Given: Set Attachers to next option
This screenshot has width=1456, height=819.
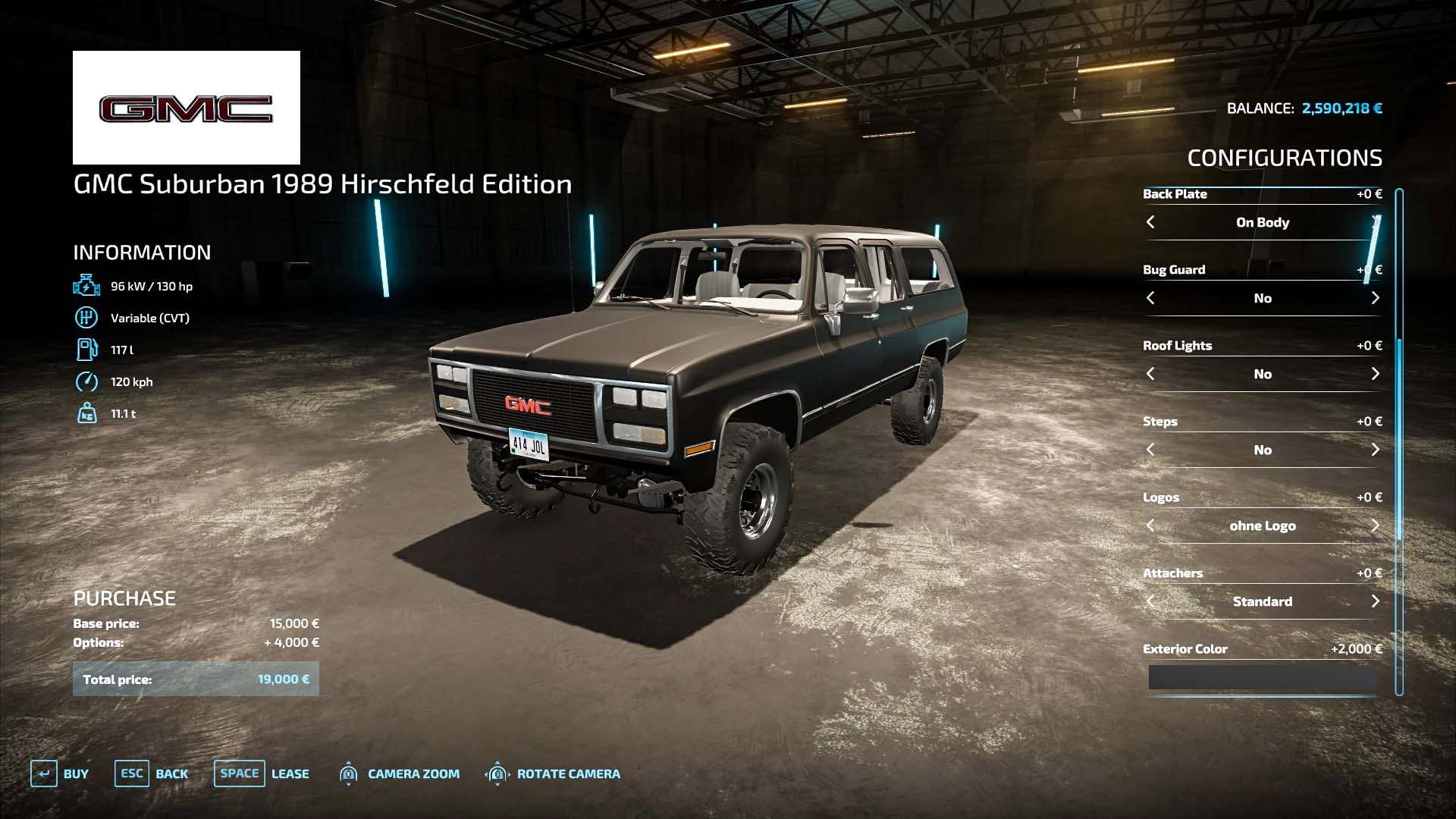Looking at the screenshot, I should pos(1375,601).
